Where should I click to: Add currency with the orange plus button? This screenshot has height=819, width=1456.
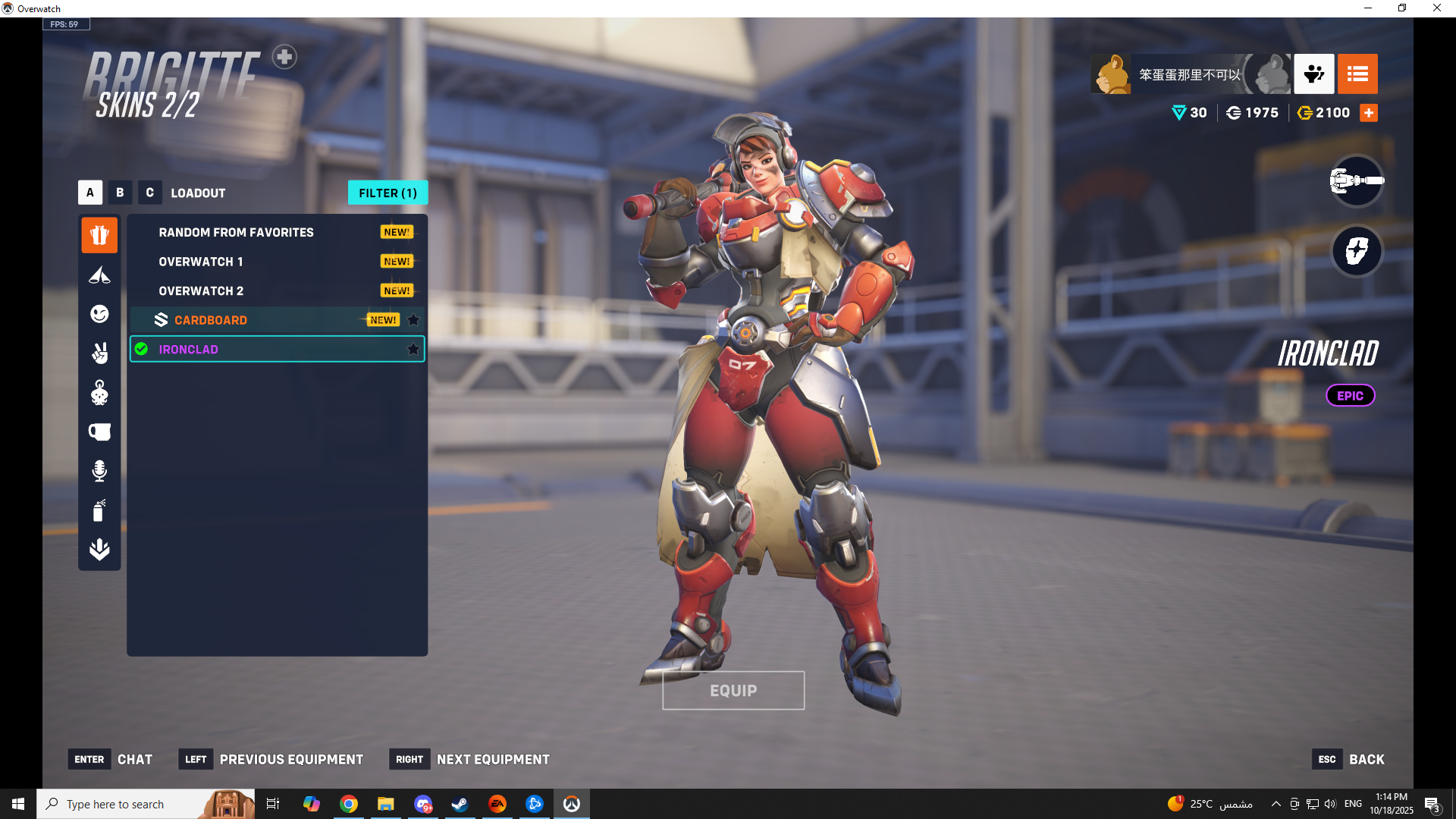tap(1369, 113)
